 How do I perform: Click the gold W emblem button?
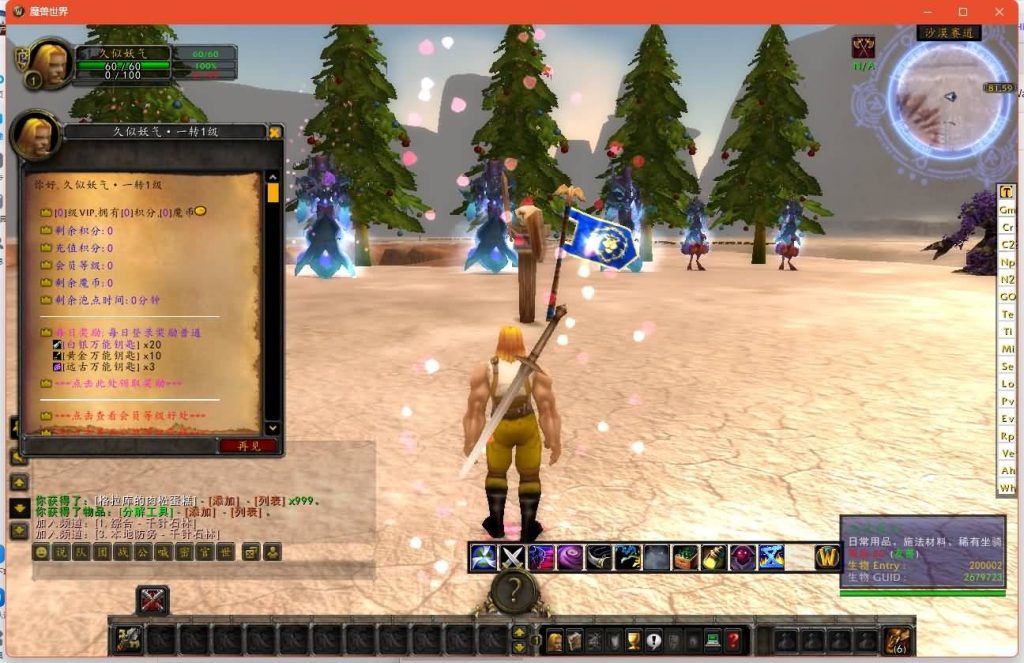click(827, 557)
